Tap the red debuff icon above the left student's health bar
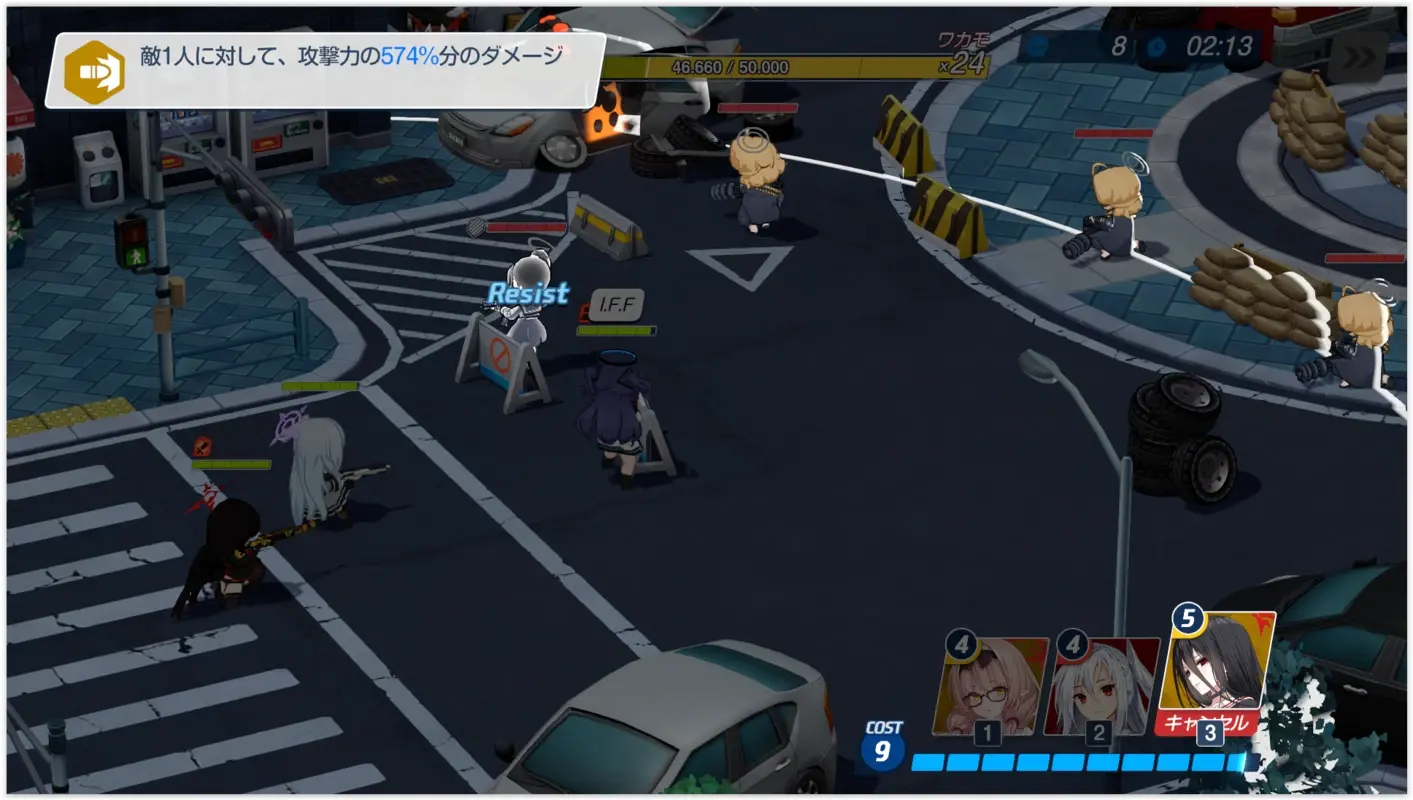 coord(202,446)
